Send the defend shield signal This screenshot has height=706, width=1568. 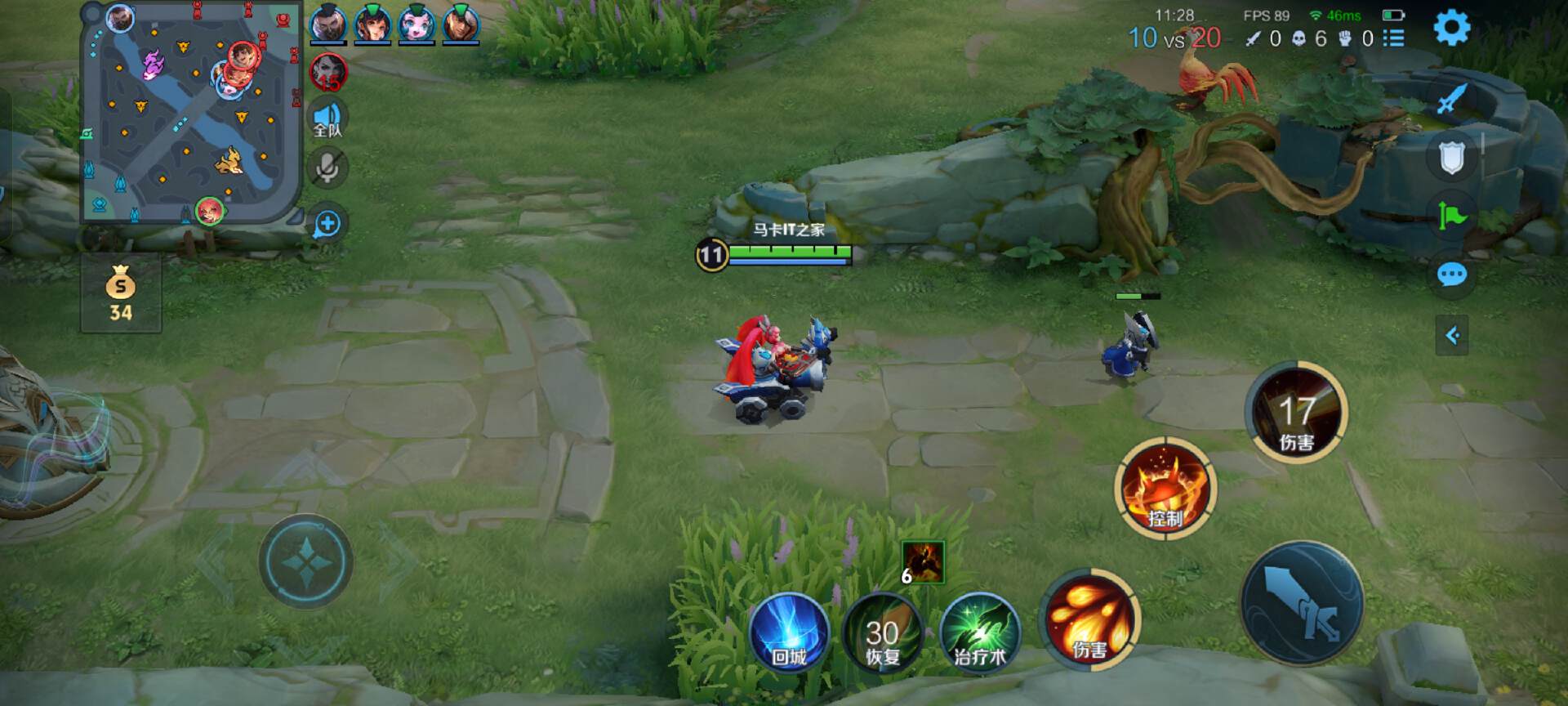(x=1451, y=157)
